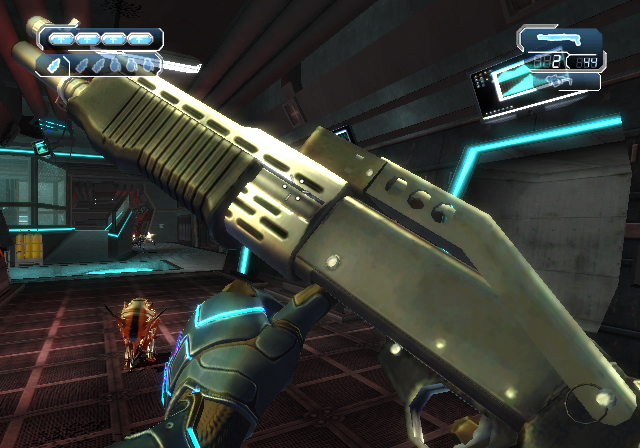Screen dimensions: 640x448
Task: Switch to the secondary rifle weapon icon
Action: pyautogui.click(x=556, y=82)
